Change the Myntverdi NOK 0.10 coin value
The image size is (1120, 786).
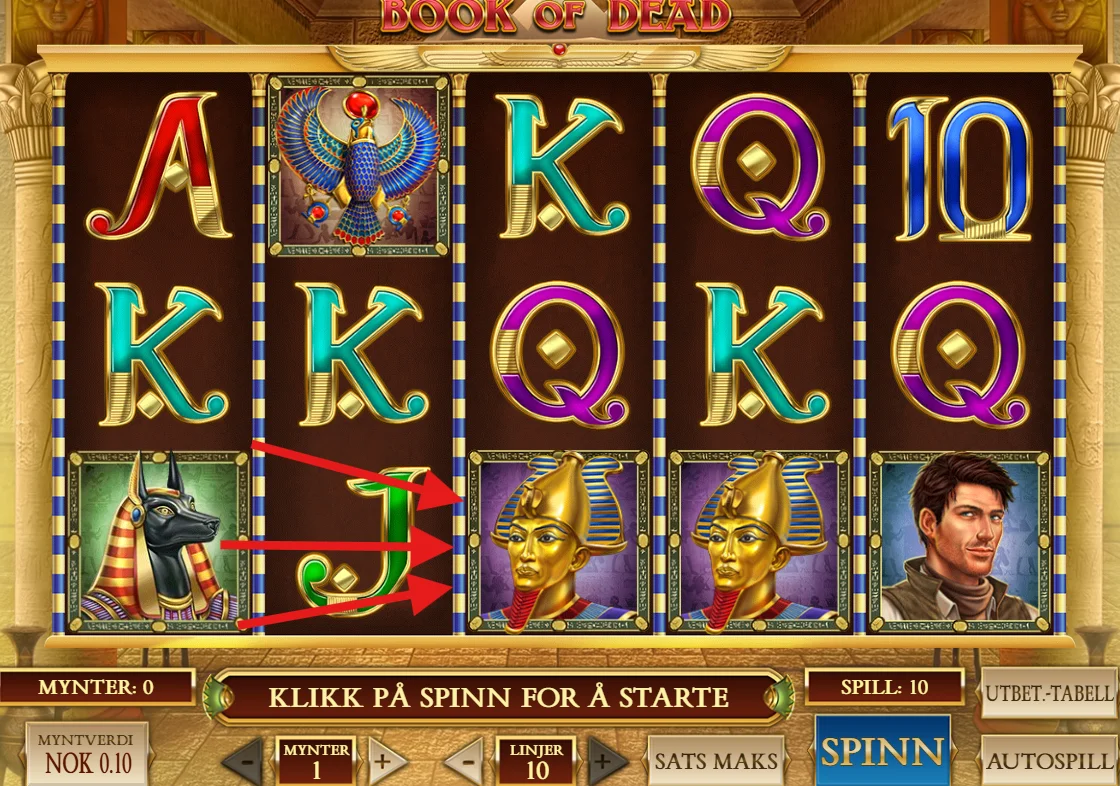(x=86, y=755)
